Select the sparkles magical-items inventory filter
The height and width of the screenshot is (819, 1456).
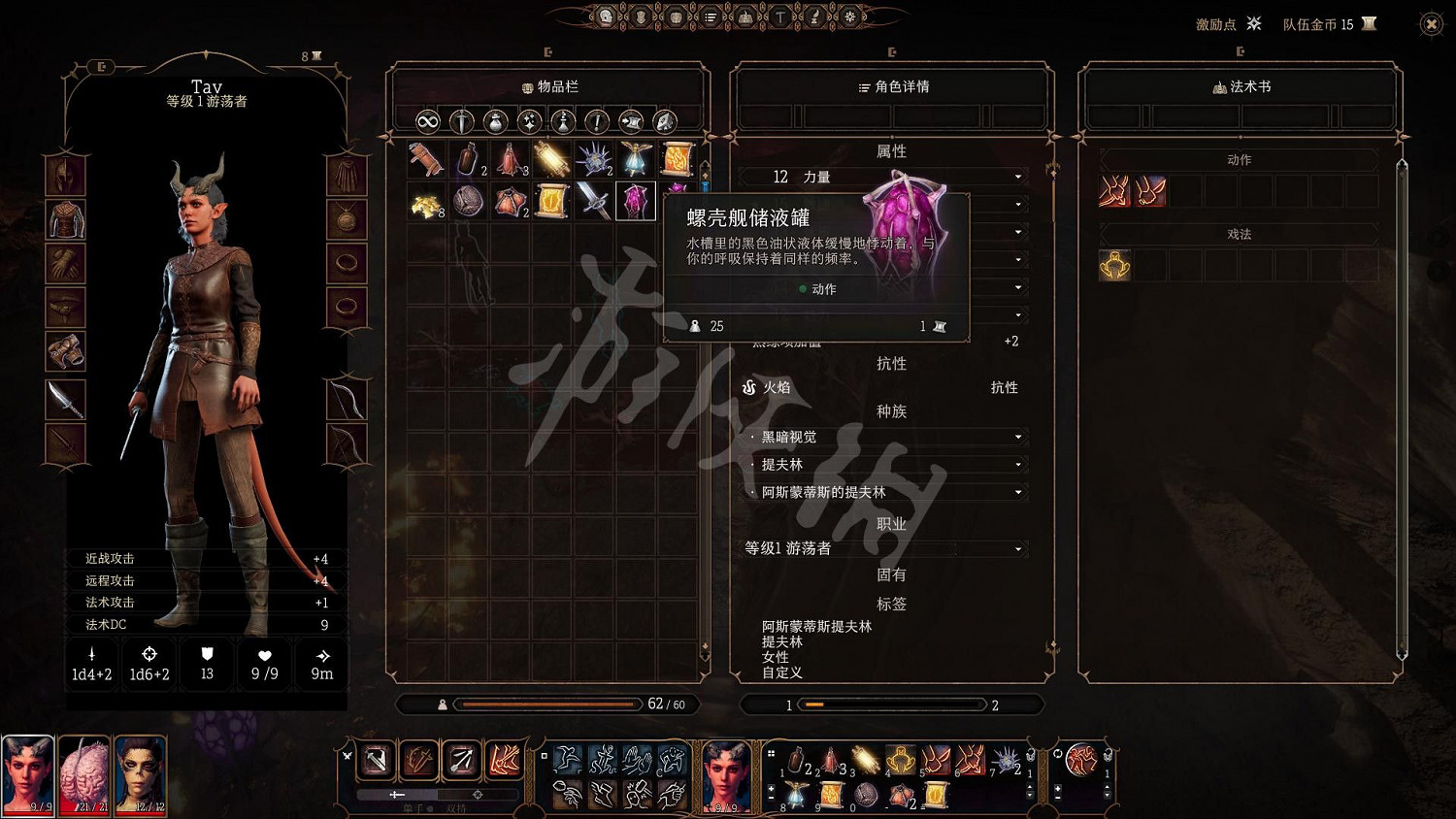[530, 121]
